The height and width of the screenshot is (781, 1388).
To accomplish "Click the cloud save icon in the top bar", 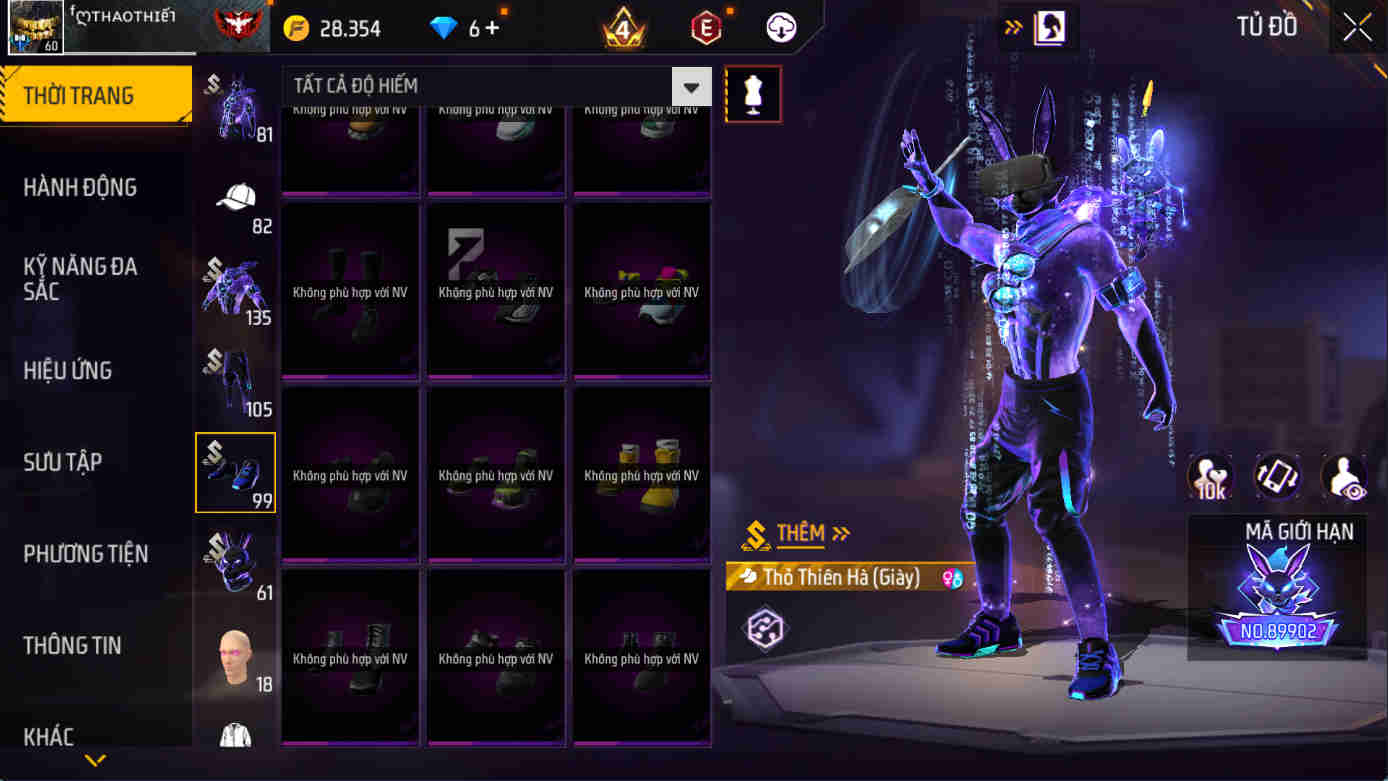I will pyautogui.click(x=781, y=27).
